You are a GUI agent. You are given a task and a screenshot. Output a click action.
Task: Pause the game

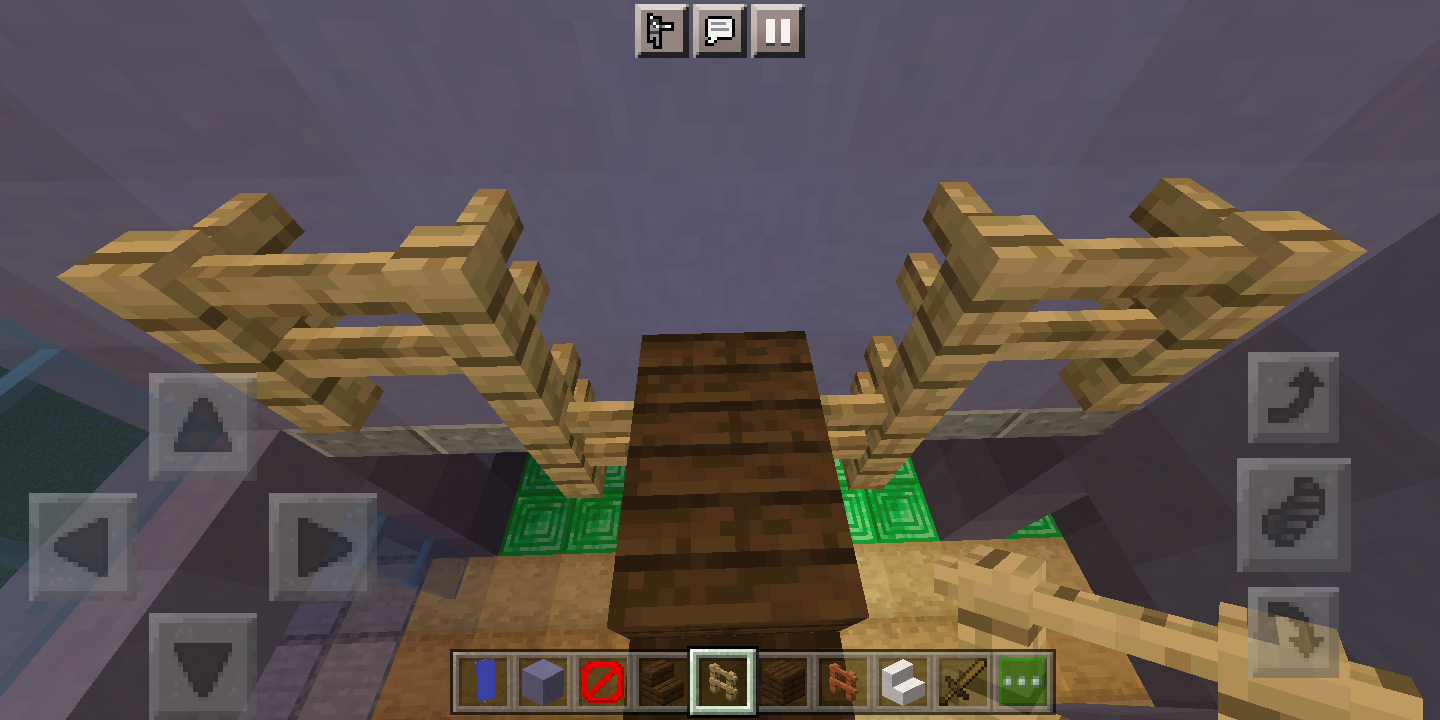(x=779, y=31)
